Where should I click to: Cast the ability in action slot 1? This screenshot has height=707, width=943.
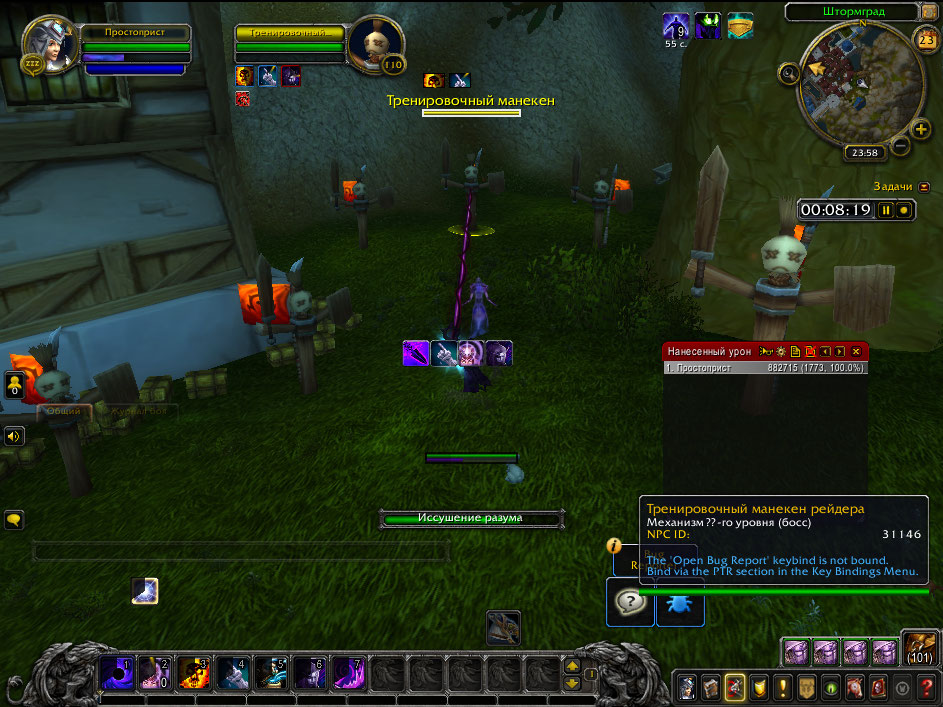(x=115, y=672)
